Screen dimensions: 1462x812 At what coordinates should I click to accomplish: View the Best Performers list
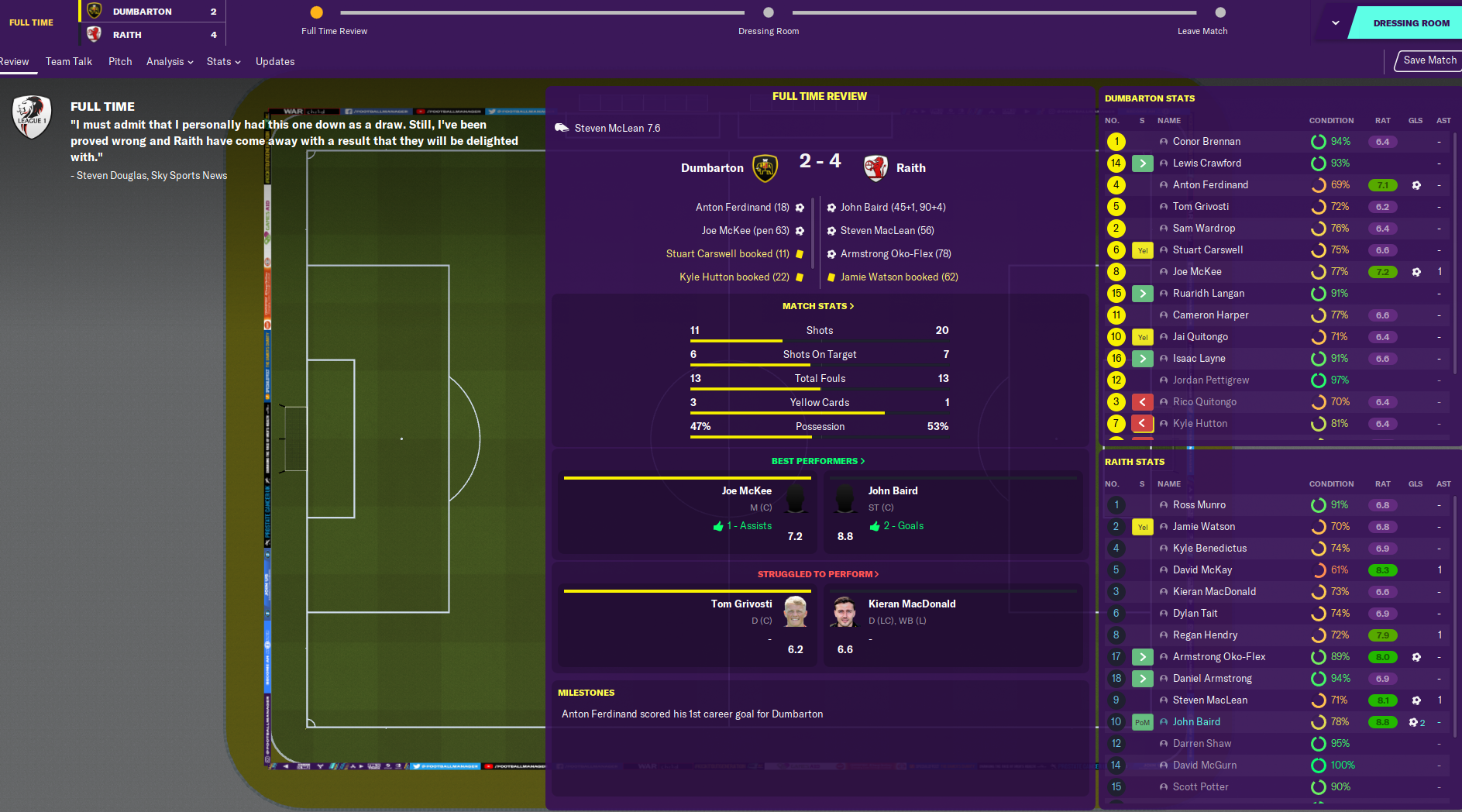click(x=818, y=461)
